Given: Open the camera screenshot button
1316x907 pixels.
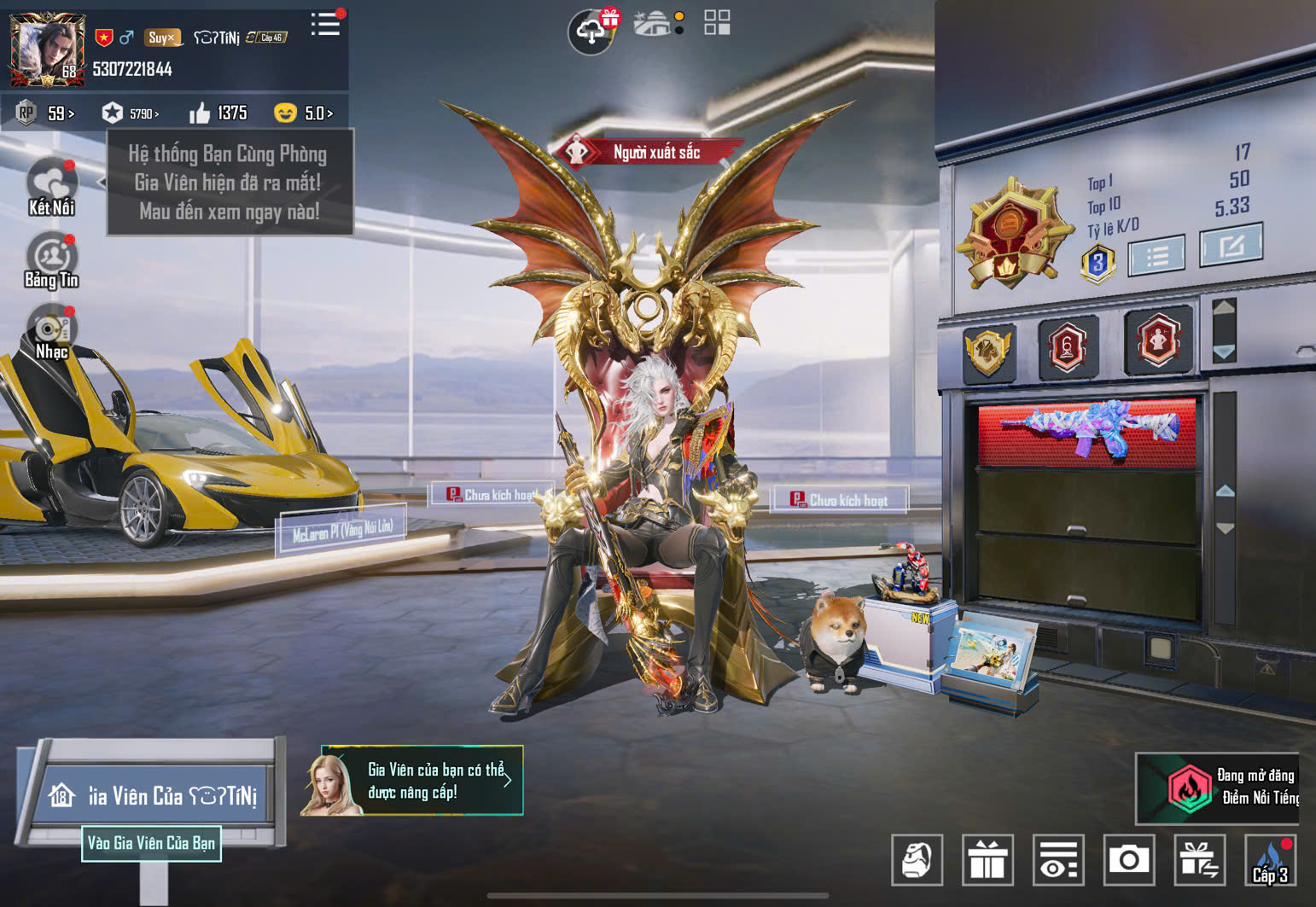Looking at the screenshot, I should click(1128, 860).
